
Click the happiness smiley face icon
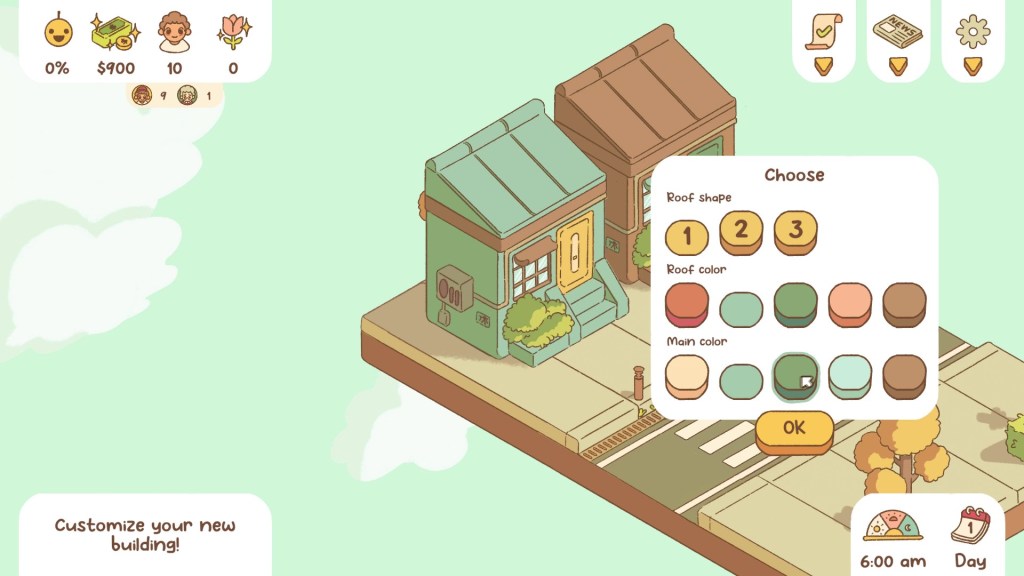coord(58,31)
